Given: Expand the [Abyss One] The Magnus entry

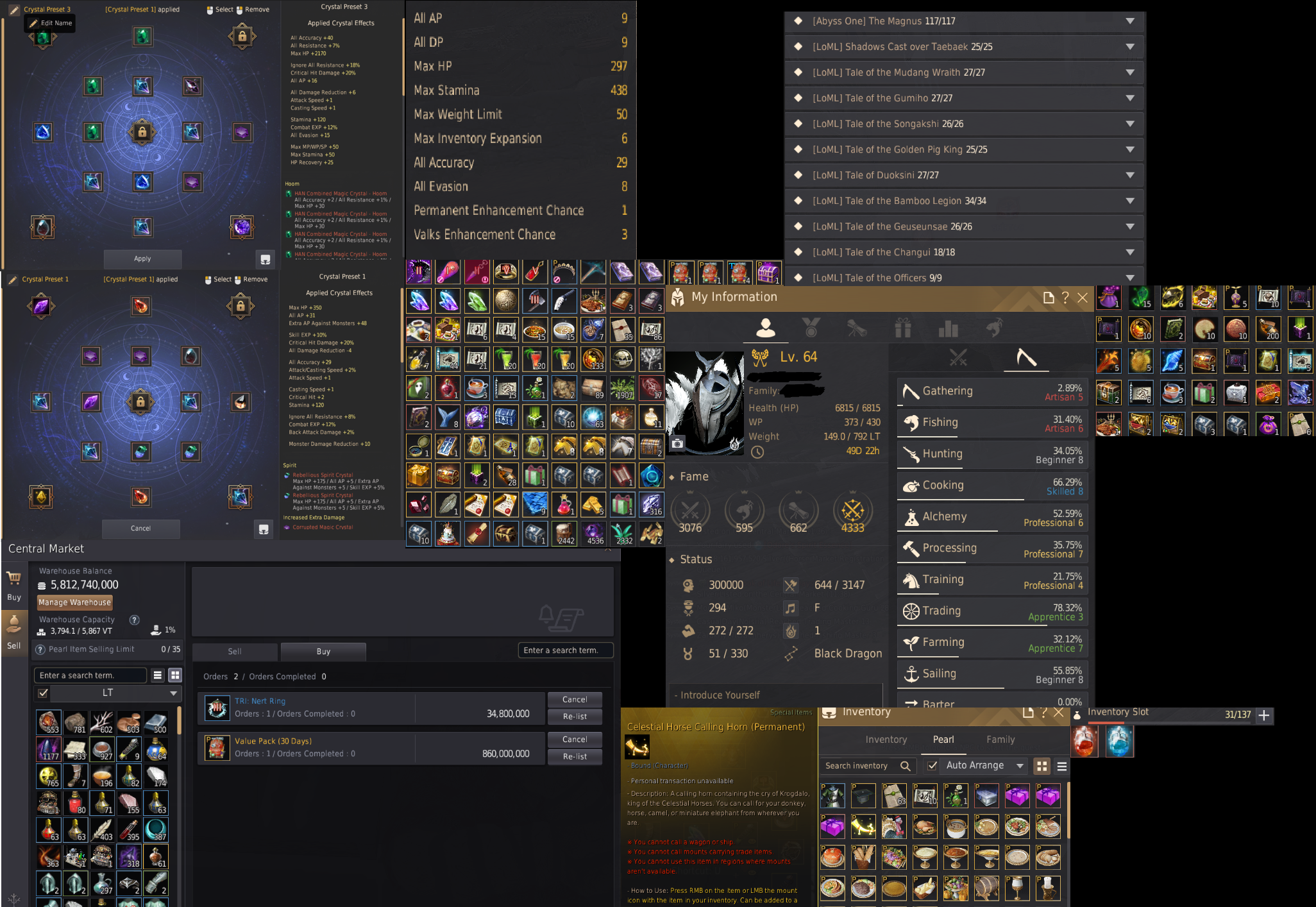Looking at the screenshot, I should (1131, 21).
